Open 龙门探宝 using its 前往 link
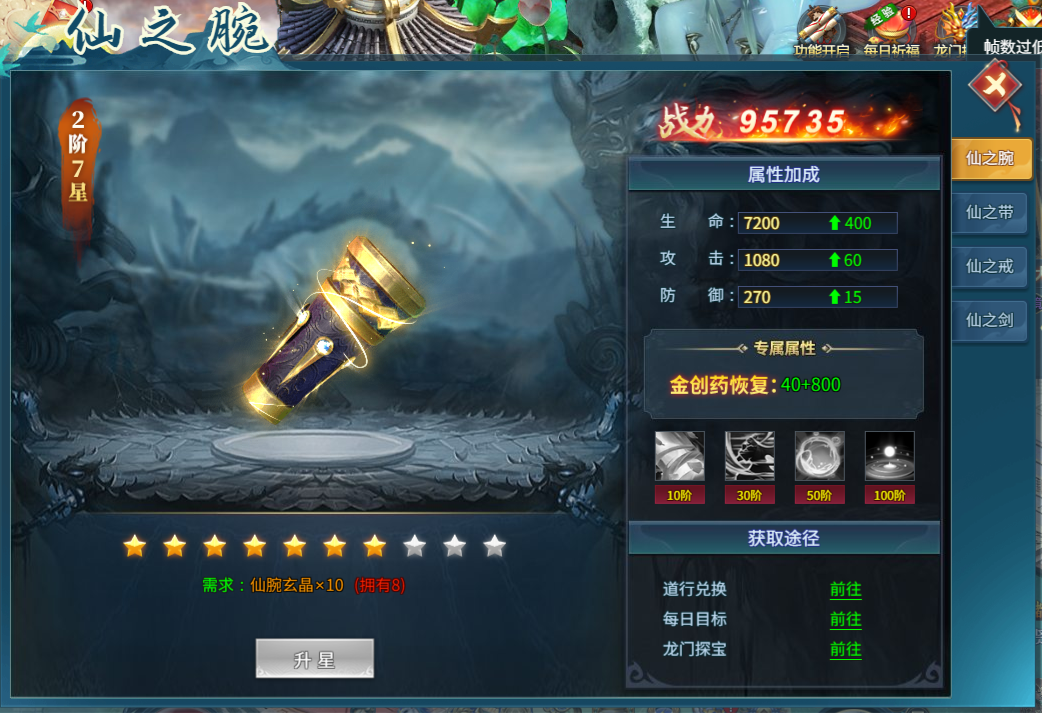Screen dimensions: 1042x713 [x=845, y=649]
